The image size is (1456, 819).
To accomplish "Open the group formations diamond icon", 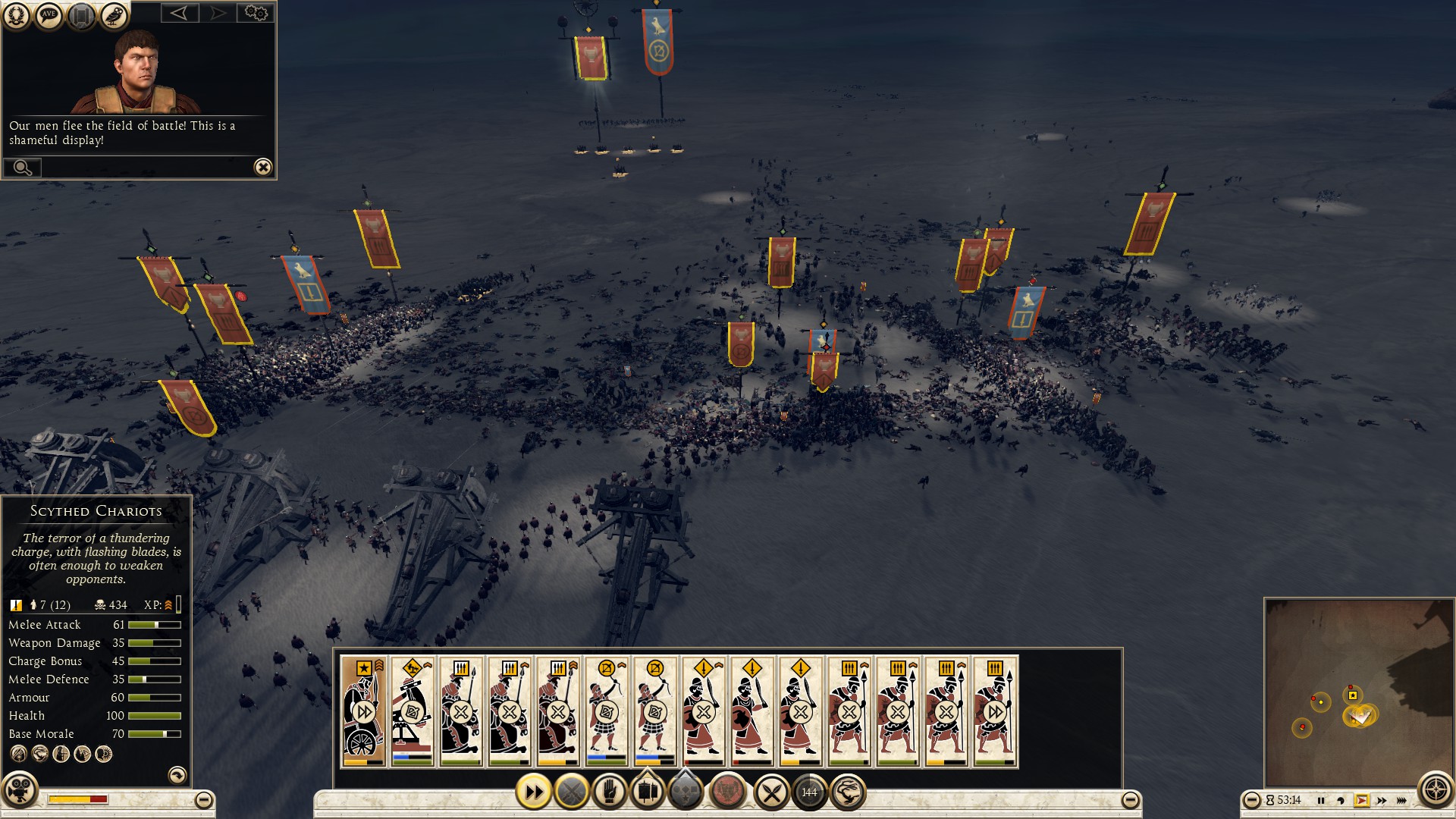I will click(x=683, y=792).
